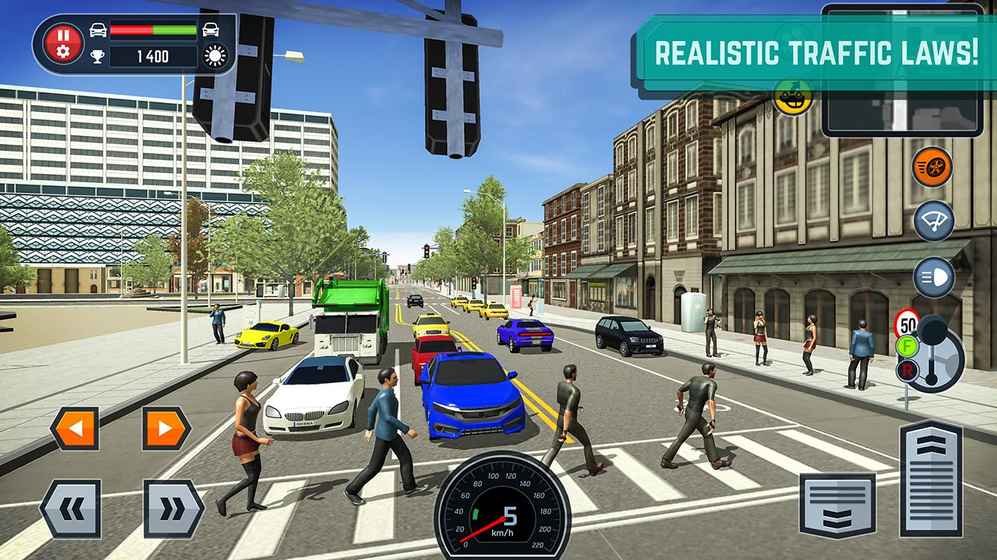
Task: Activate the orange spinning wheel button
Action: (933, 167)
